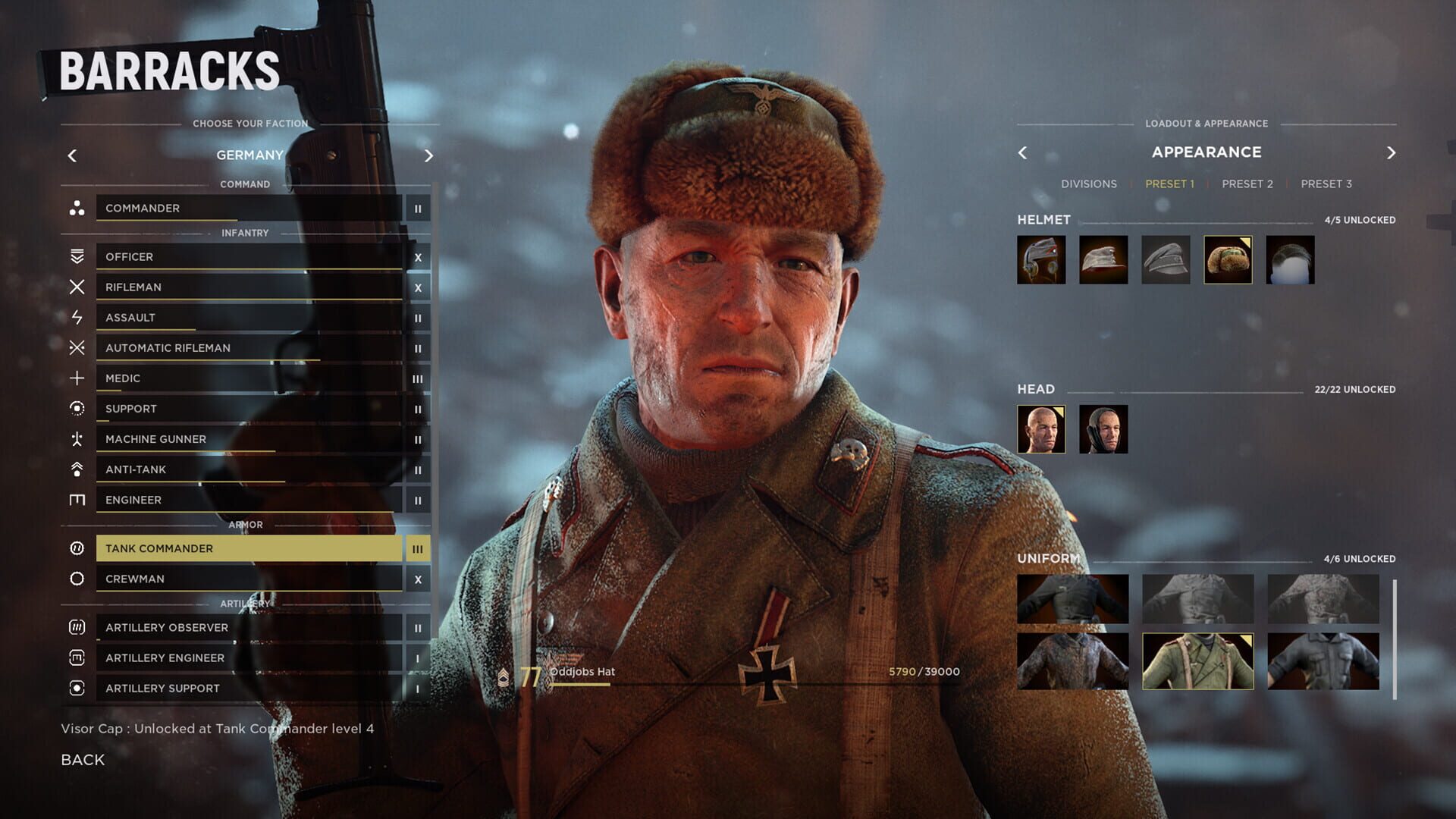
Task: Click the Medic cross icon
Action: (x=76, y=378)
